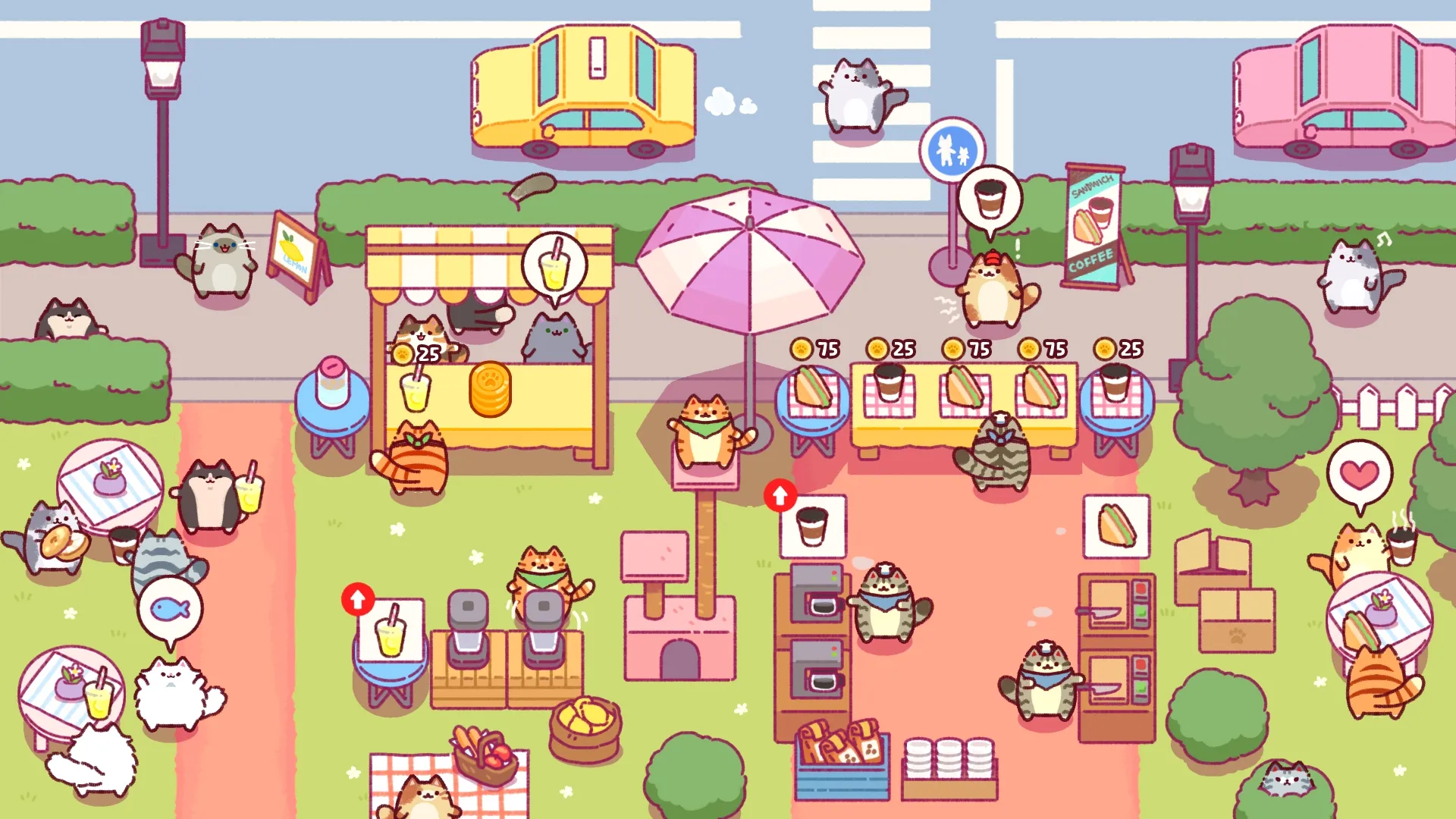Select the lemonade drink bubble above the gray vendor cat
Screen dimensions: 1456x819
554,262
